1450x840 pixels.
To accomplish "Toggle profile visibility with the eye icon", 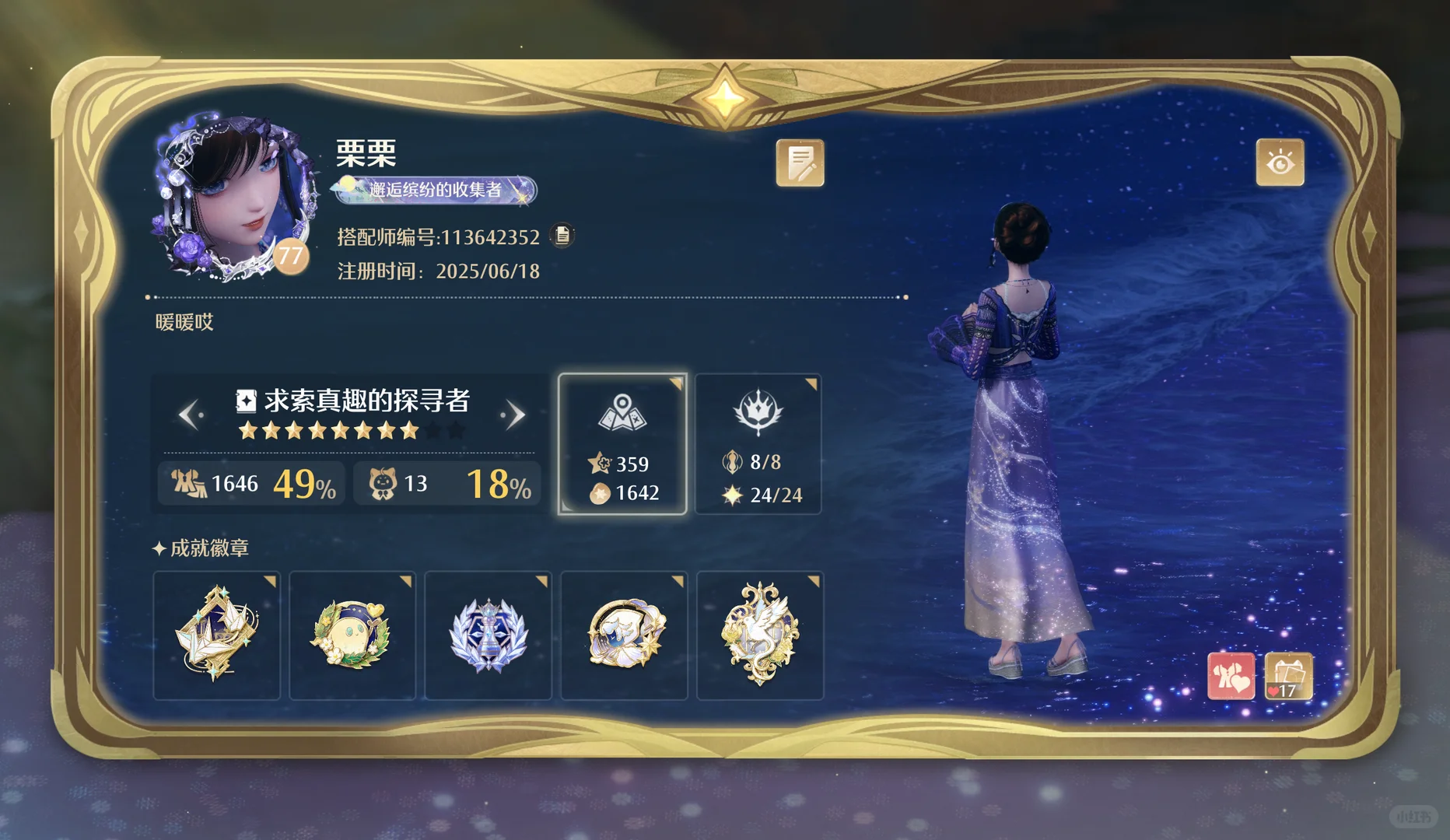I will (x=1280, y=163).
